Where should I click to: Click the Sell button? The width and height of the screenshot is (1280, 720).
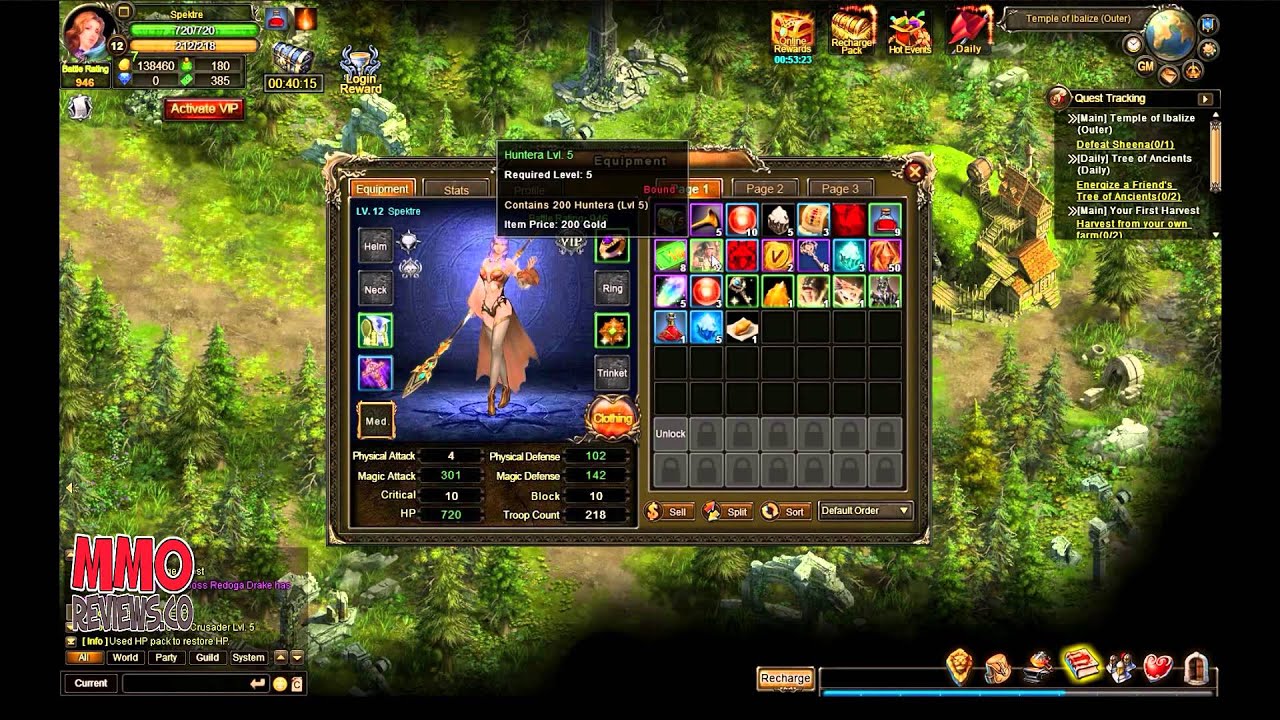coord(668,511)
